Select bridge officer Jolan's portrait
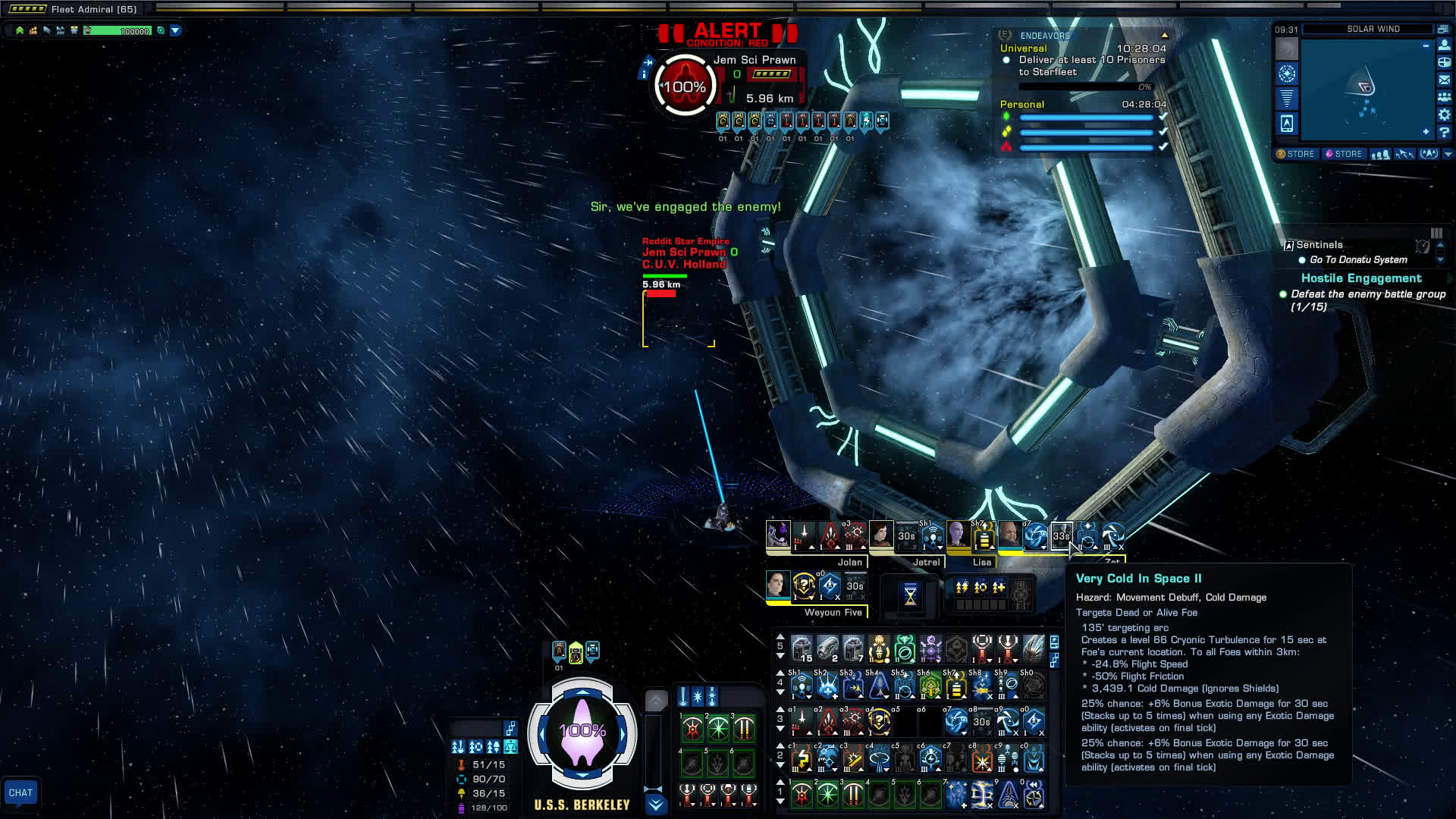Viewport: 1456px width, 819px height. [x=779, y=535]
